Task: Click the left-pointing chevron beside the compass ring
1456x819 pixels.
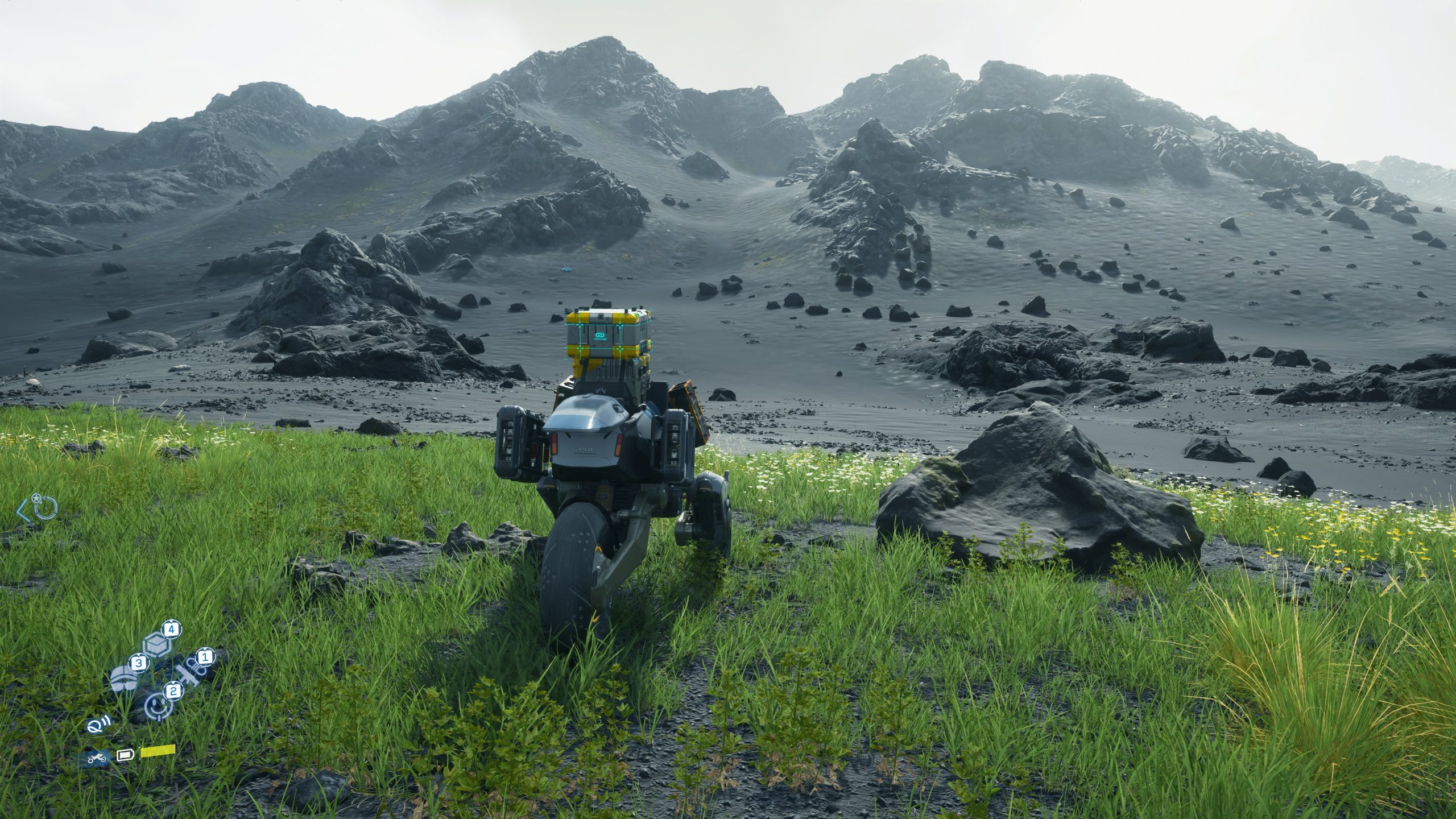Action: pos(23,512)
